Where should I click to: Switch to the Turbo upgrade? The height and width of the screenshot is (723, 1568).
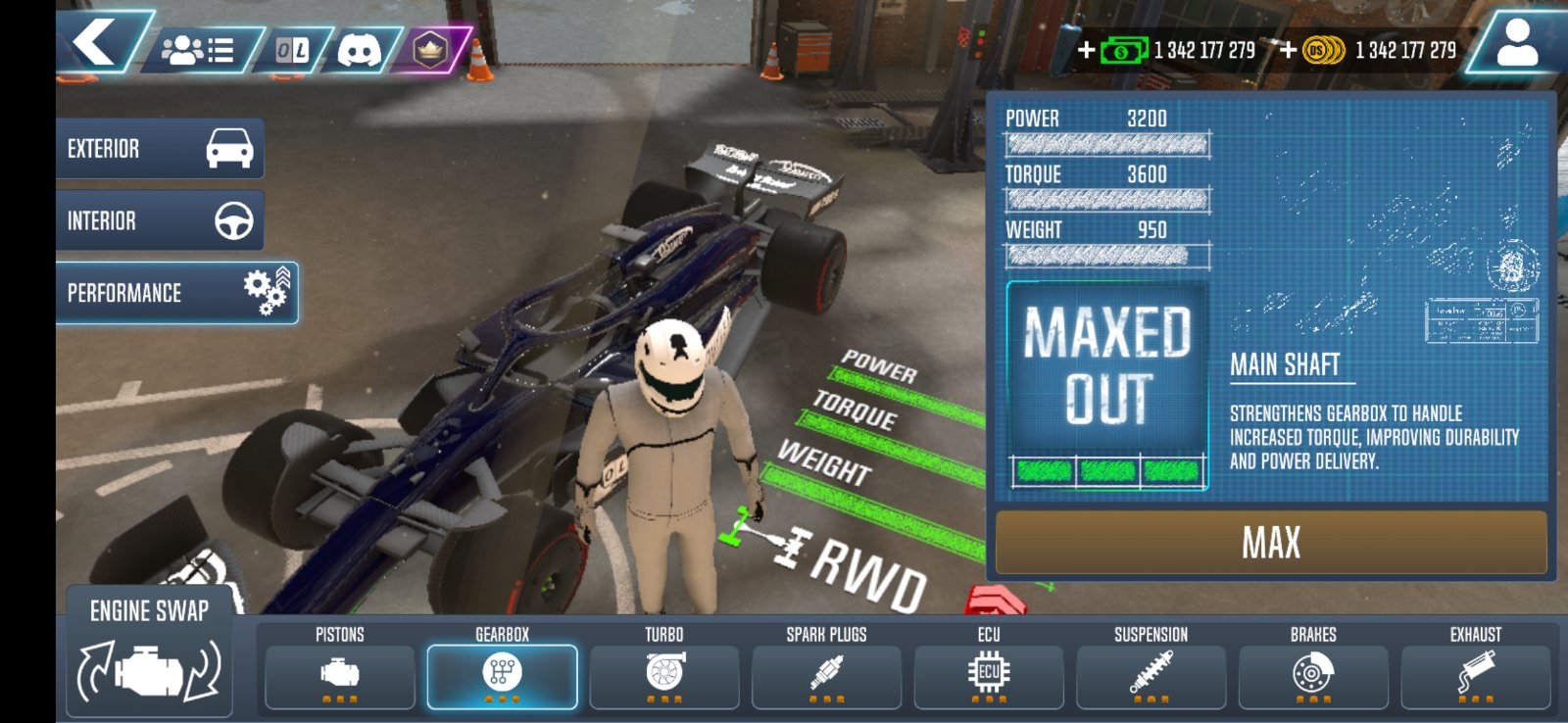click(x=664, y=676)
